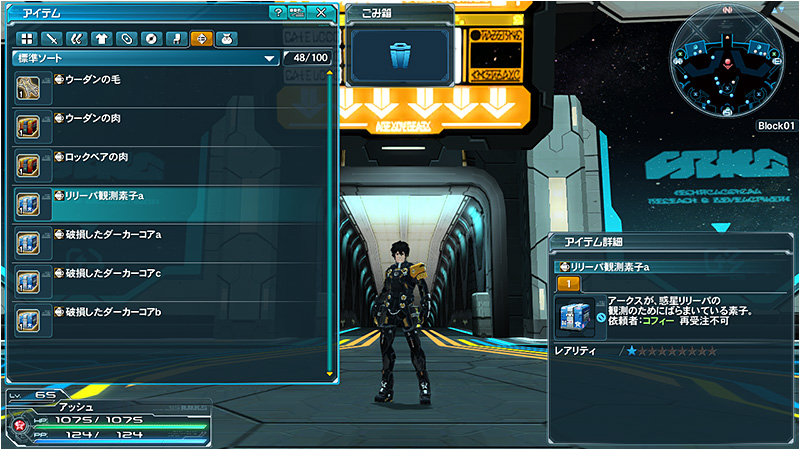Open the 標準ソート sort dropdown
The width and height of the screenshot is (800, 450).
(145, 59)
